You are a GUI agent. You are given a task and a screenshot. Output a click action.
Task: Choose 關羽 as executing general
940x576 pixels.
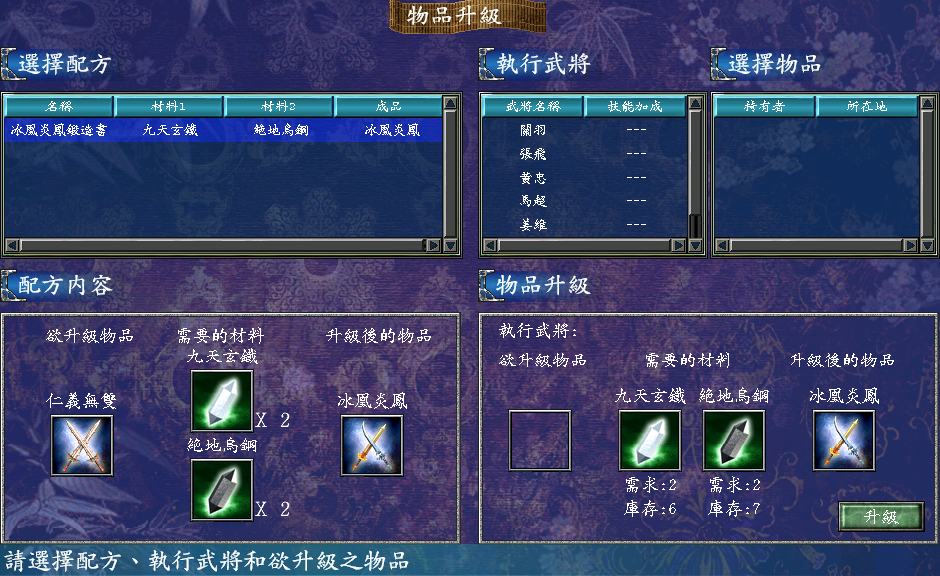(533, 130)
